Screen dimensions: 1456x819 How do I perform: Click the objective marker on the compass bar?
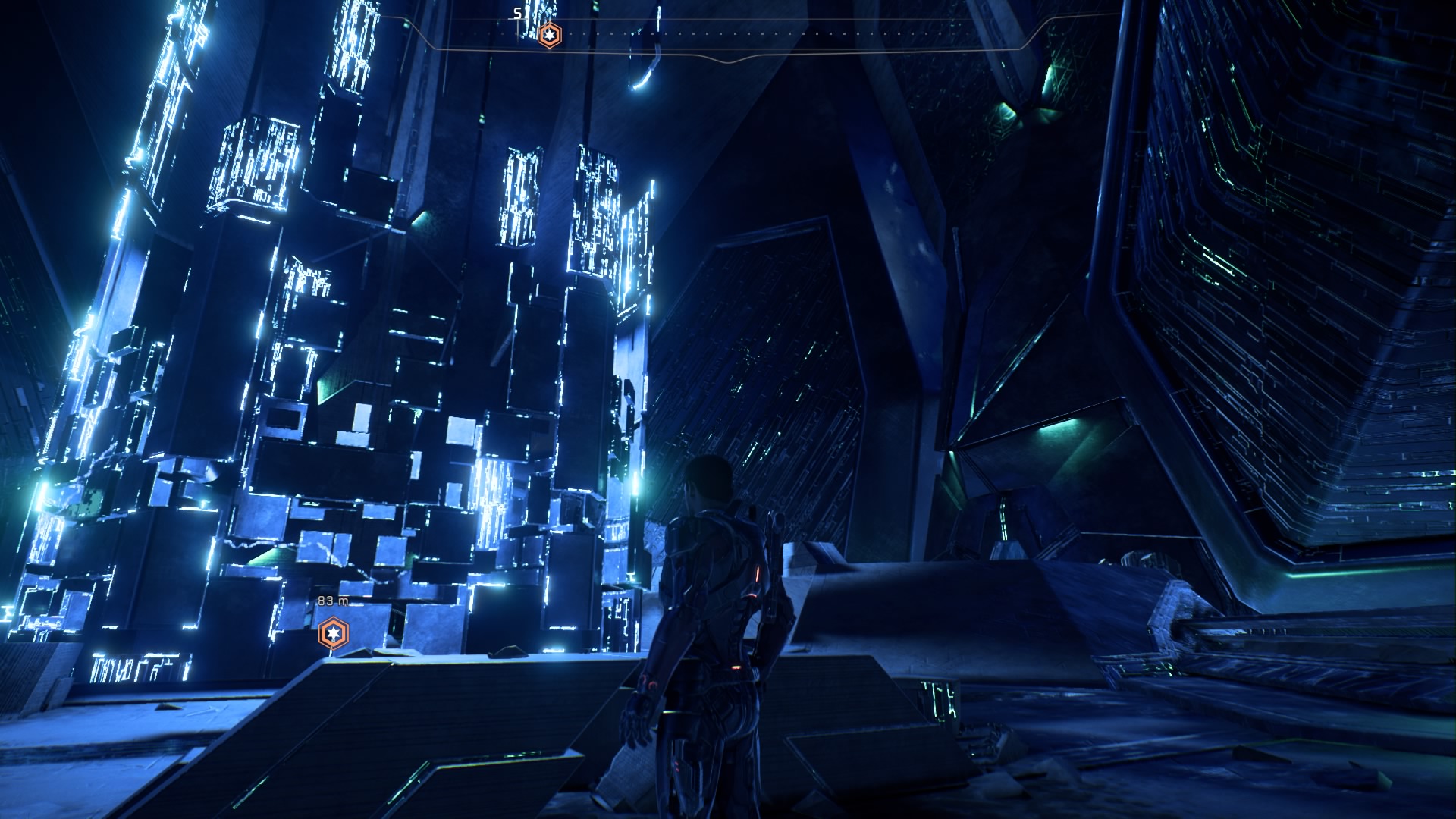point(549,35)
